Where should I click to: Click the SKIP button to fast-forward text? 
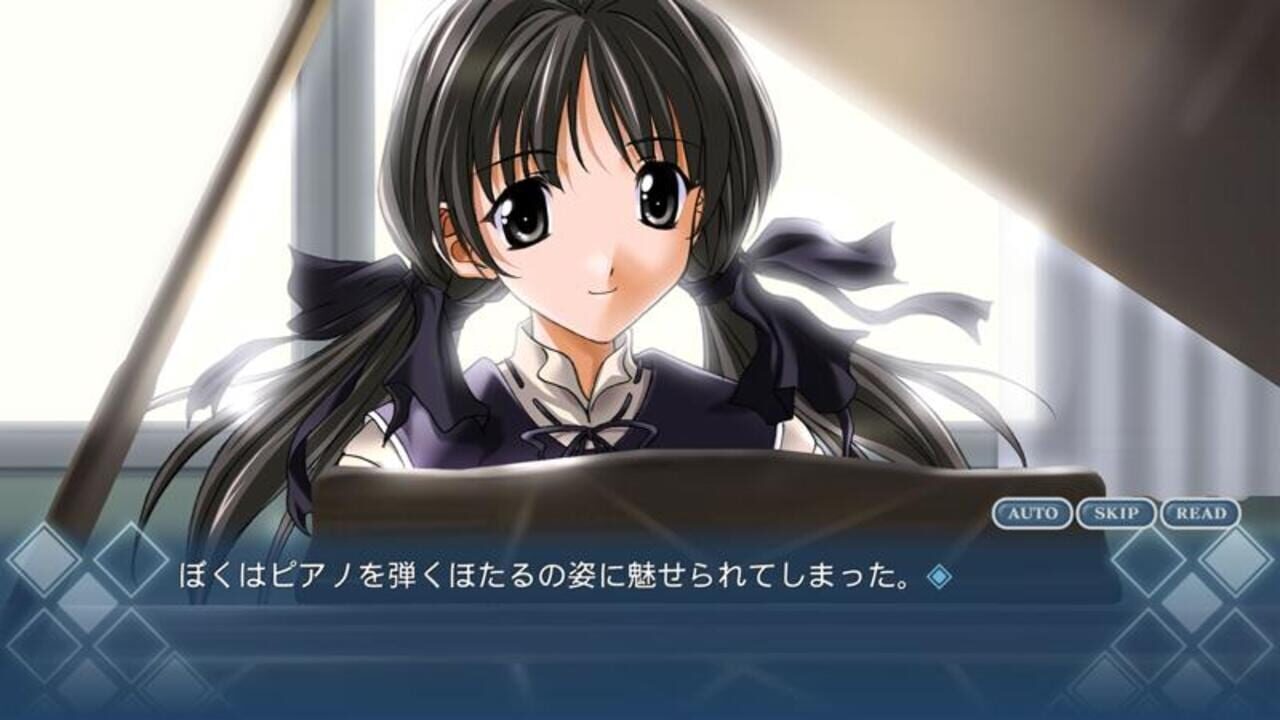(1118, 513)
